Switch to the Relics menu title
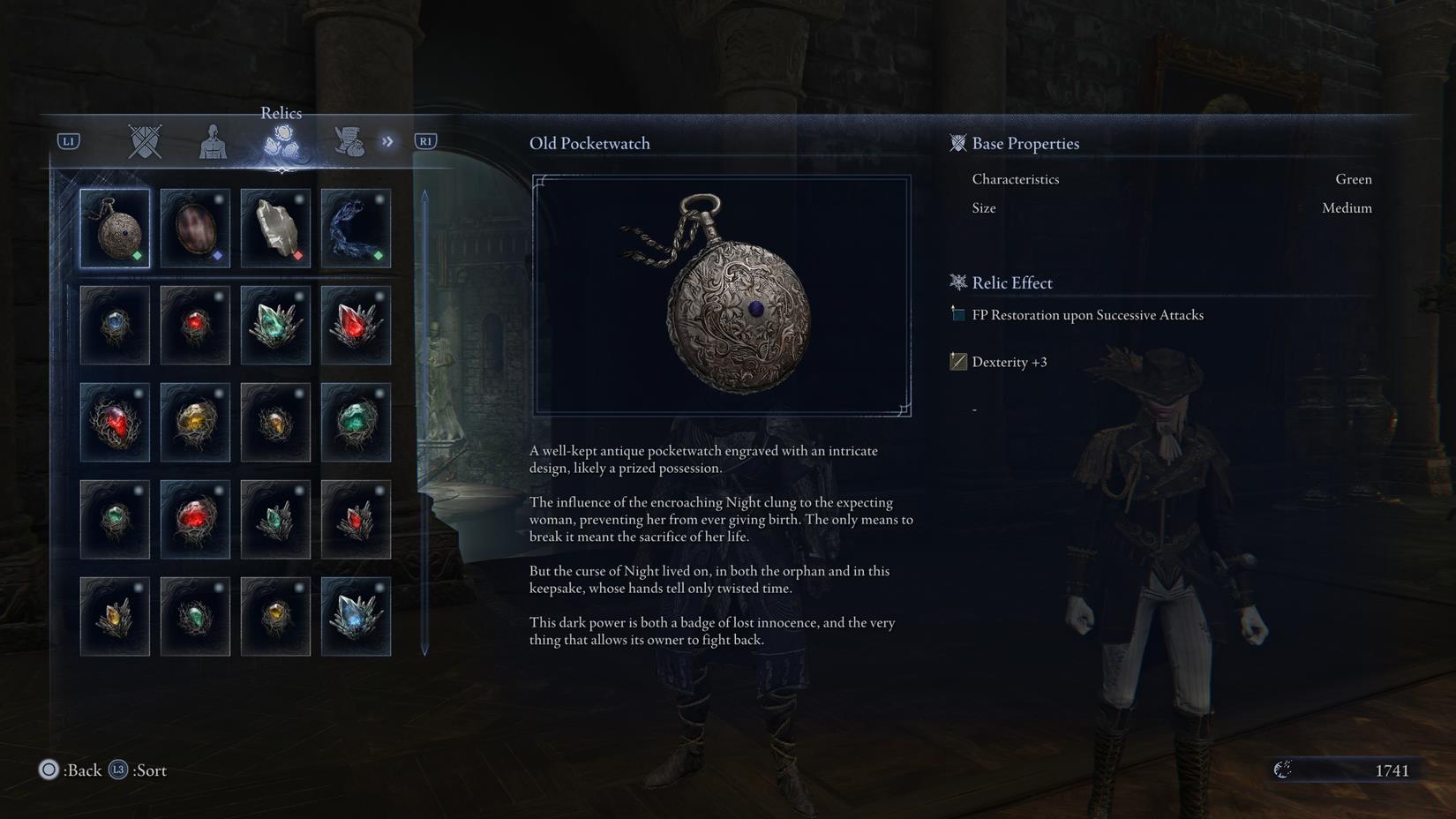Screen dimensions: 1456x819 pos(281,113)
